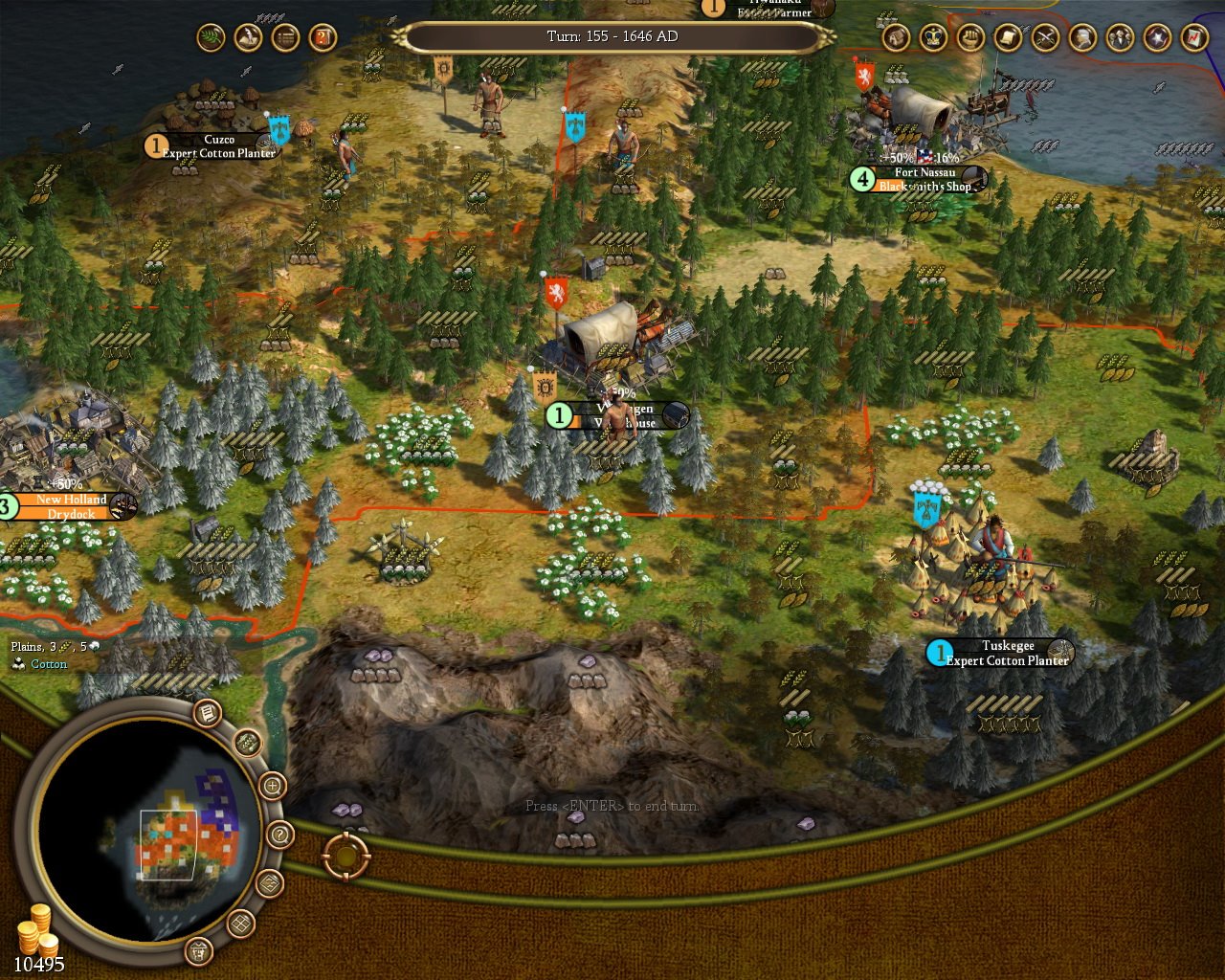This screenshot has width=1225, height=980.
Task: Select the crown icon to visit Europe
Action: coord(932,38)
